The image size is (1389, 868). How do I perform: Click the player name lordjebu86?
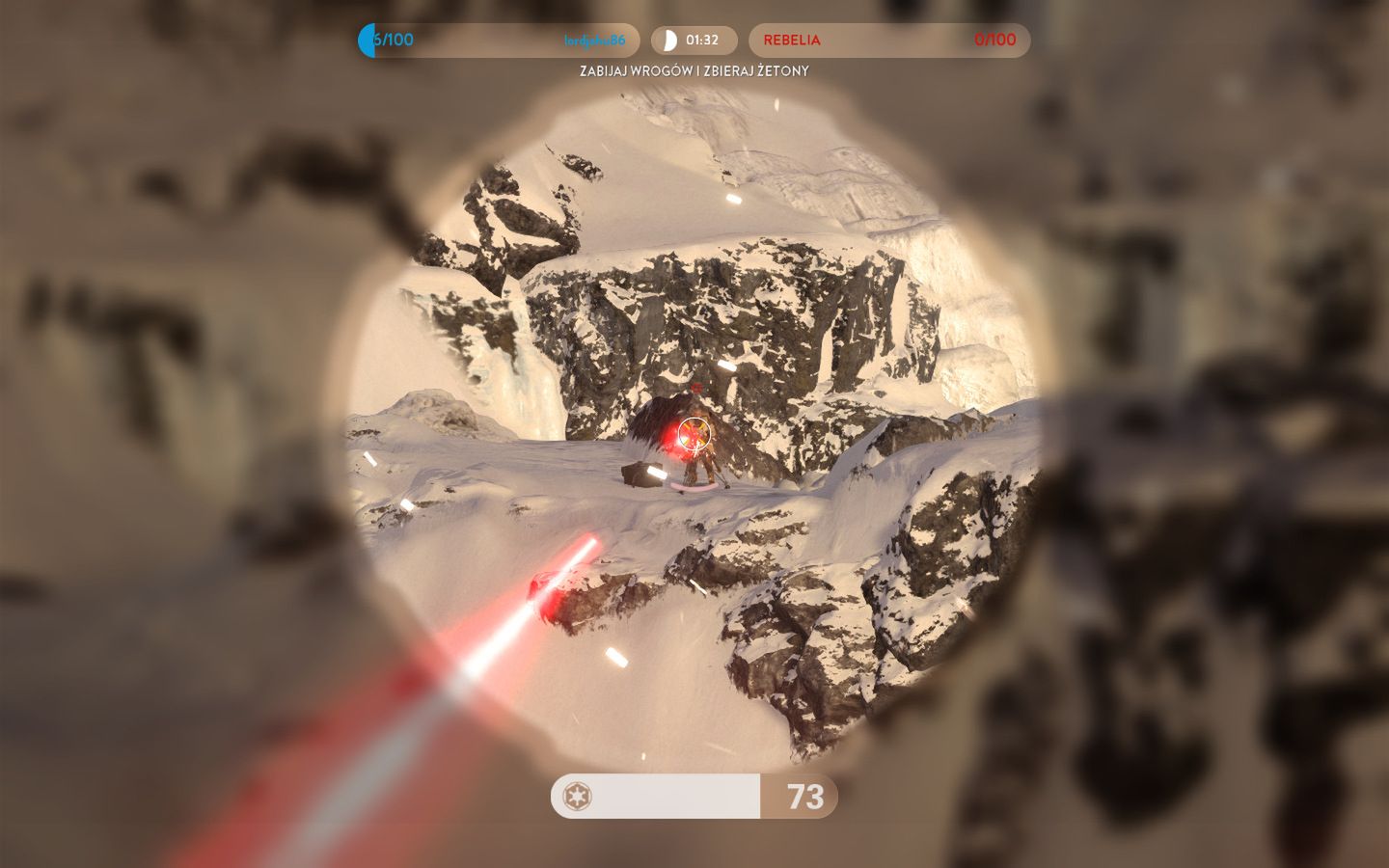593,41
